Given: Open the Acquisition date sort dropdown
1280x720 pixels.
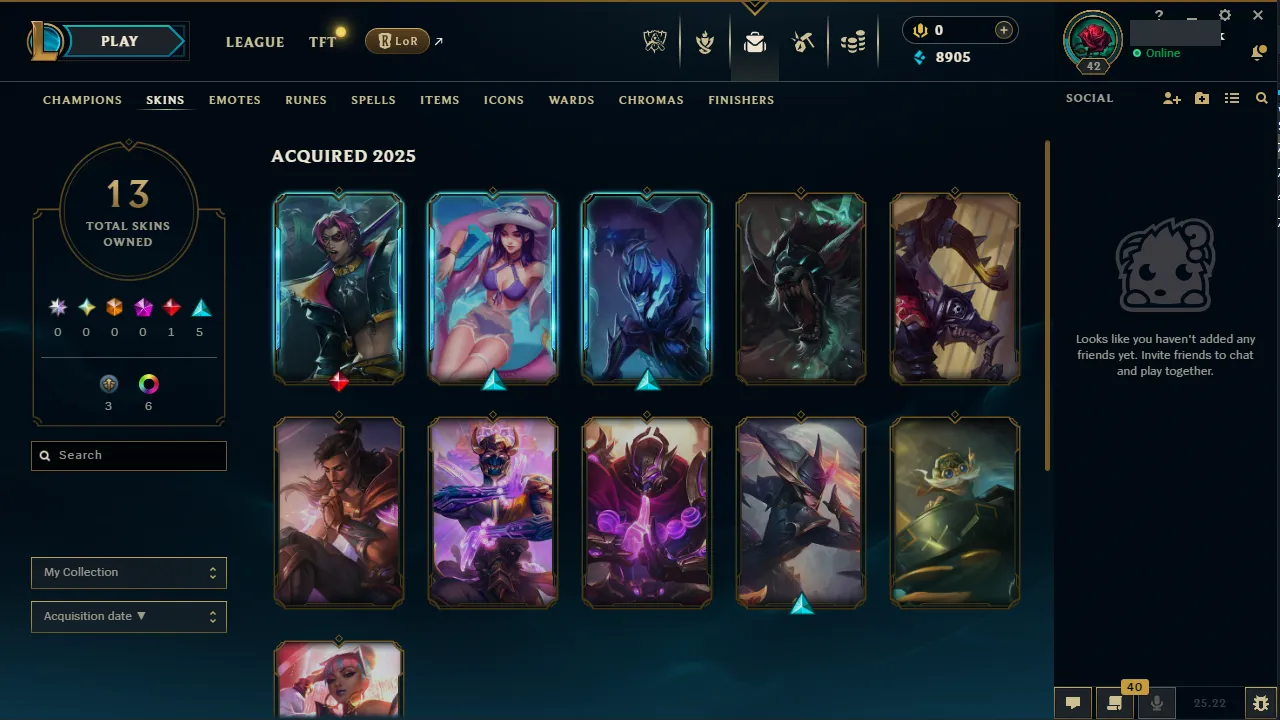Looking at the screenshot, I should coord(128,616).
